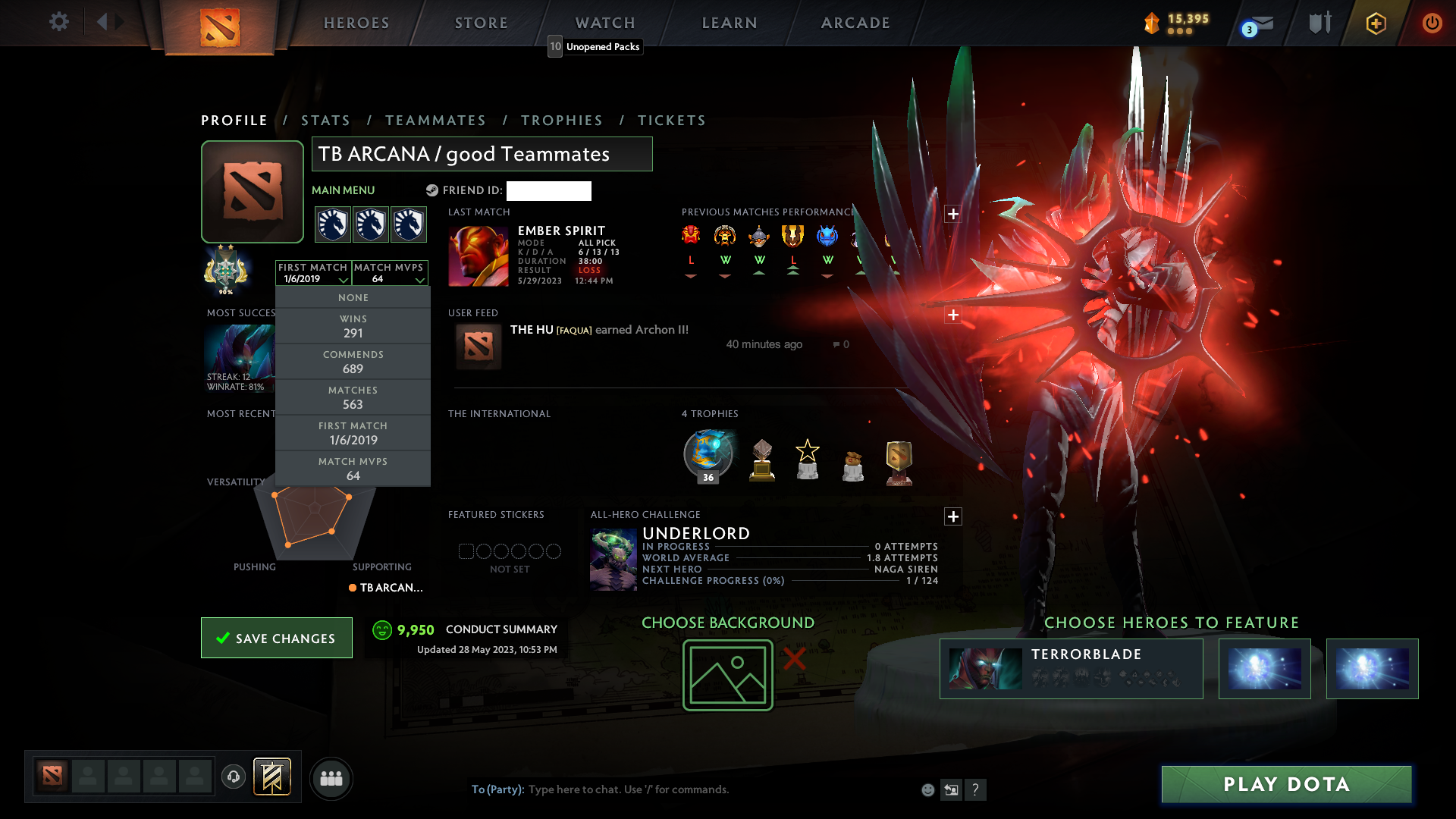
Task: Open the Match MVPs stat dropdown
Action: [x=389, y=273]
